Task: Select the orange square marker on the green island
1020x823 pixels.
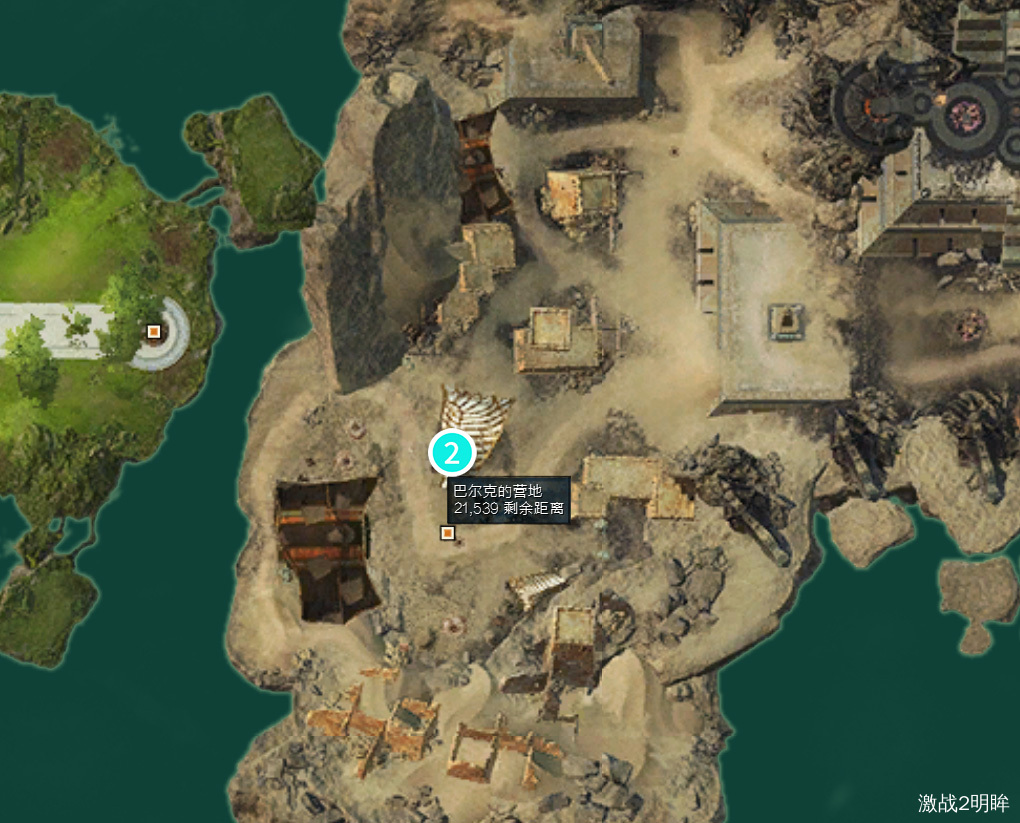Action: pos(153,331)
